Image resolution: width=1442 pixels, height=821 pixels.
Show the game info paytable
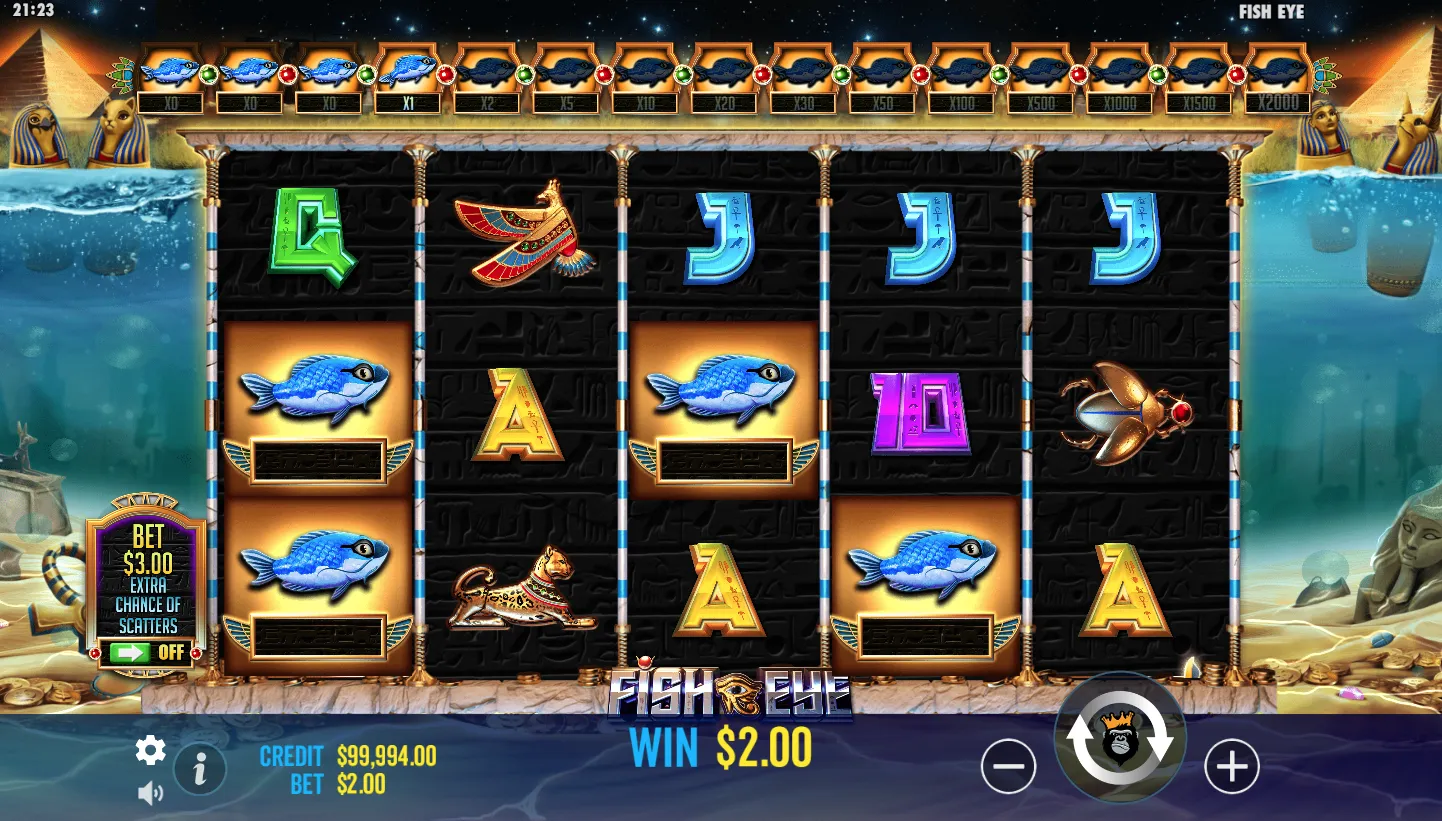point(200,769)
